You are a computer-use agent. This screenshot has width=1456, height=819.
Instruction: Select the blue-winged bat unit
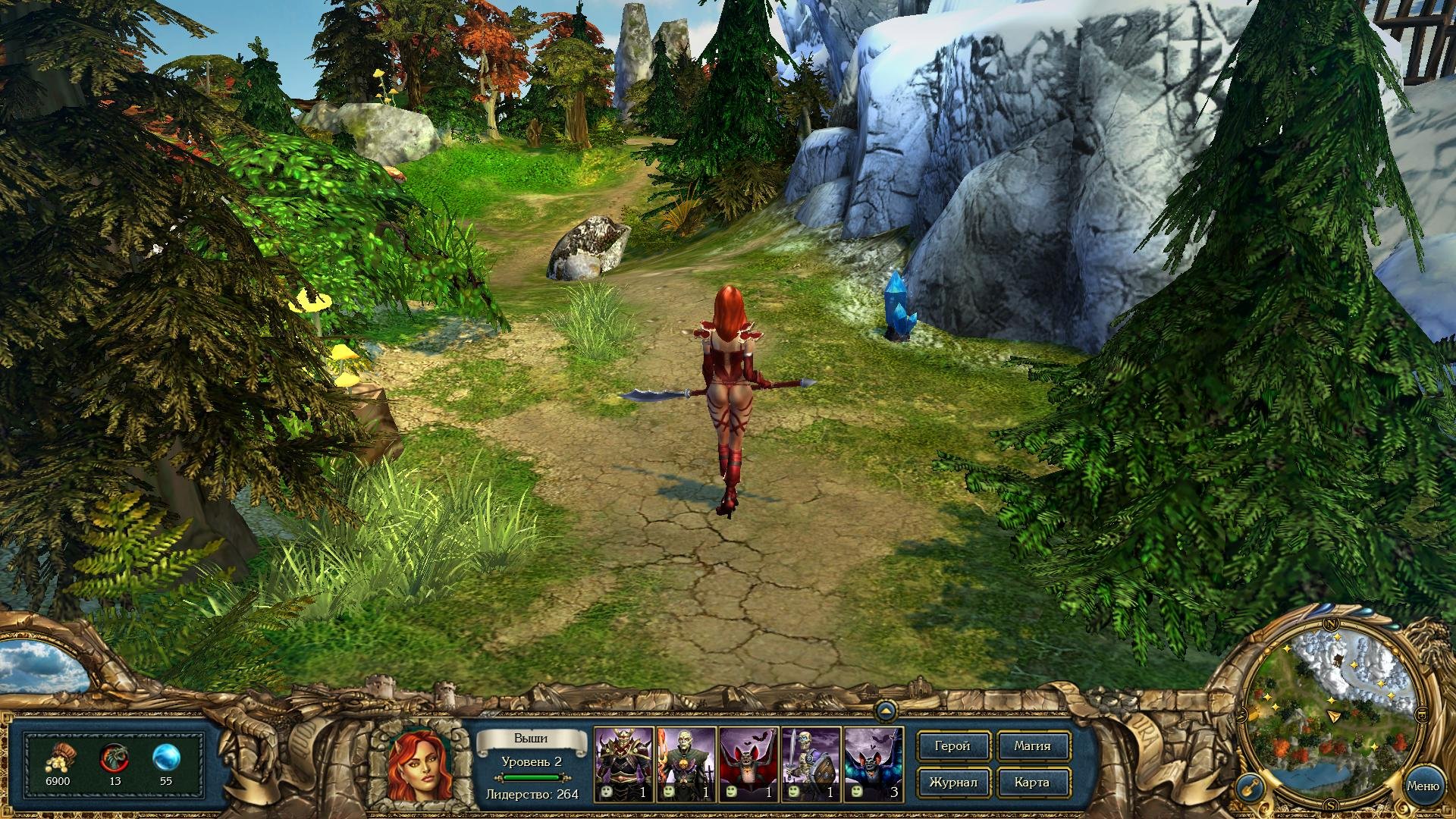(873, 764)
